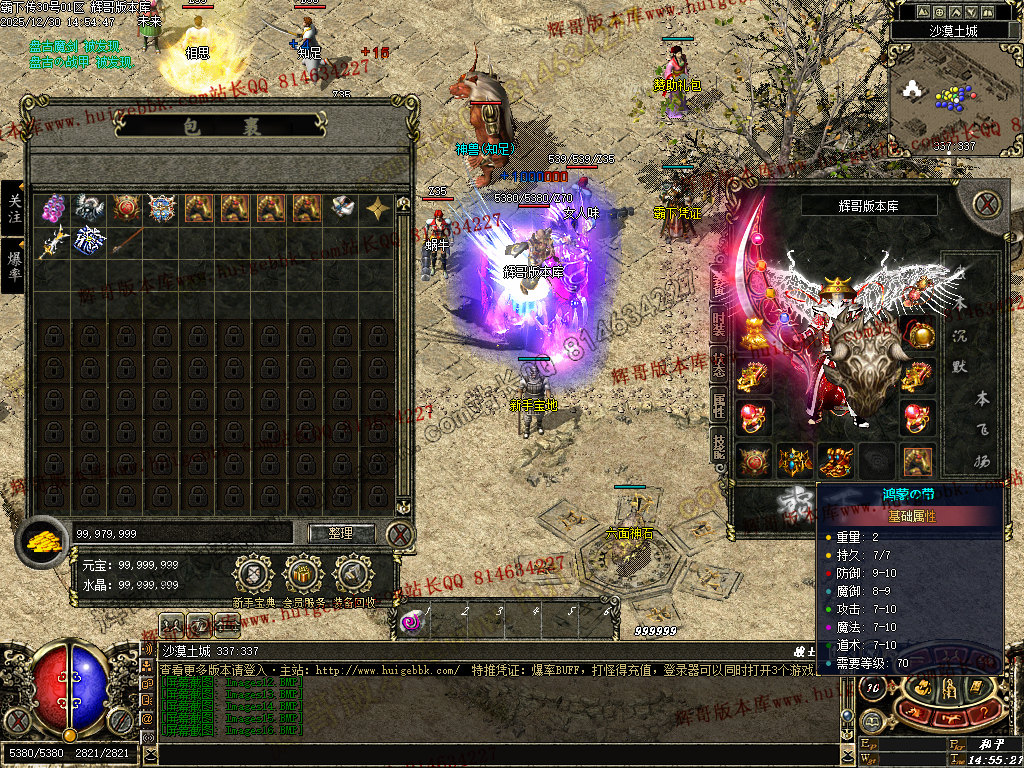
Task: Open the 装备回收 equipment recycle
Action: pyautogui.click(x=354, y=575)
